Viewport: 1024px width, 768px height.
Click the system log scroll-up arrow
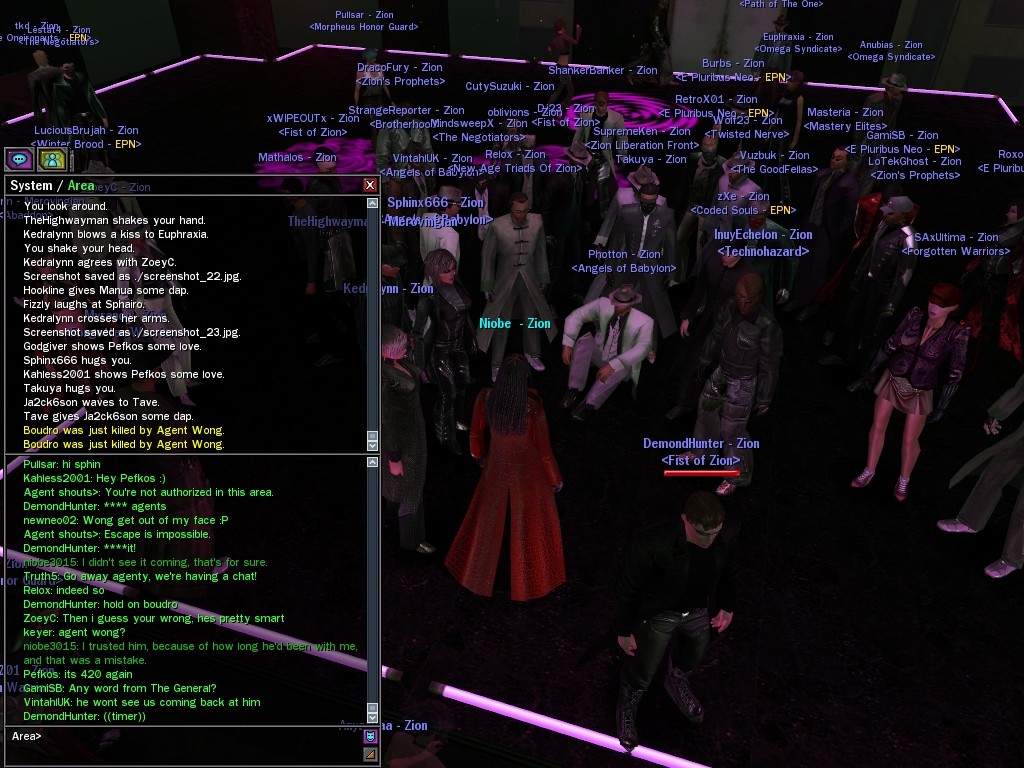(373, 204)
